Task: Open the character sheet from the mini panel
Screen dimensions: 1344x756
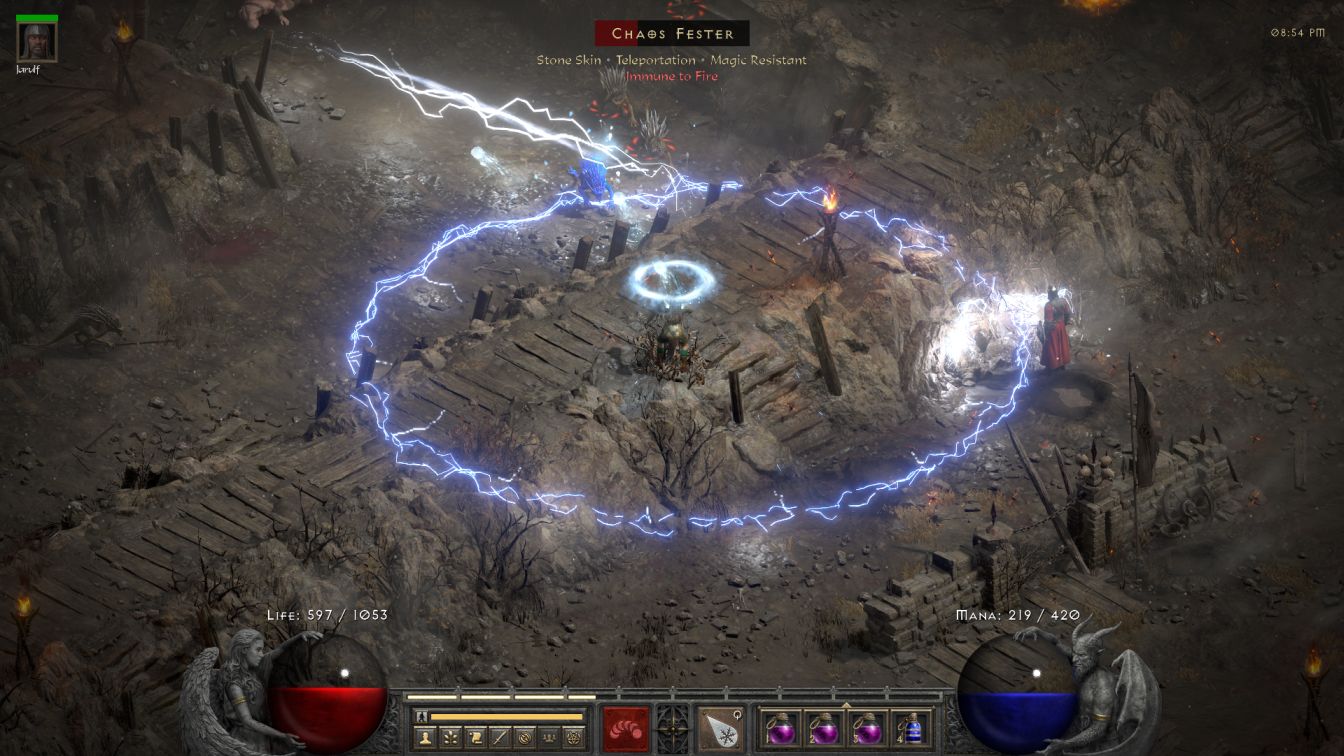Action: tap(425, 738)
